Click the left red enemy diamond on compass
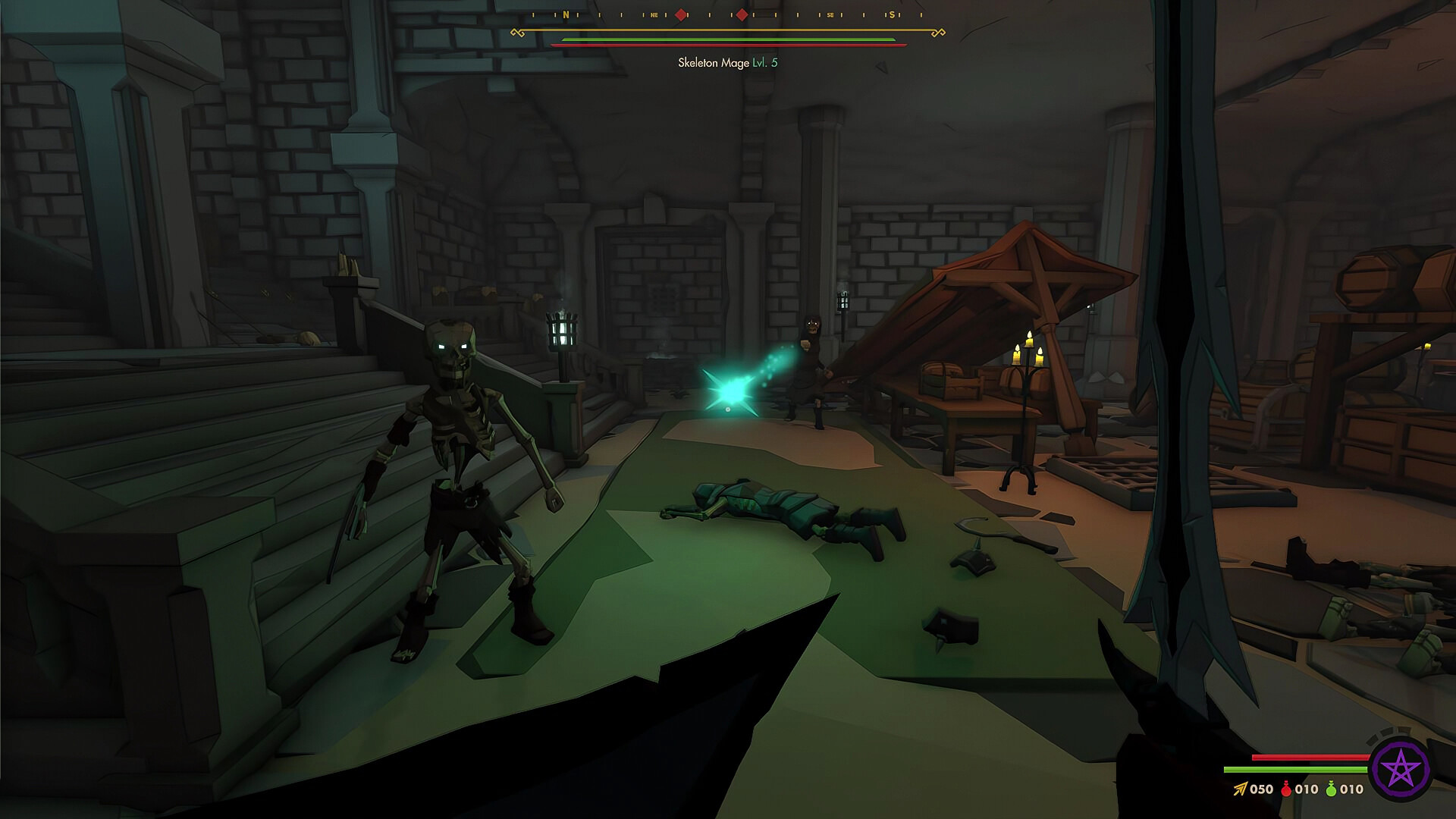The height and width of the screenshot is (819, 1456). 681,13
